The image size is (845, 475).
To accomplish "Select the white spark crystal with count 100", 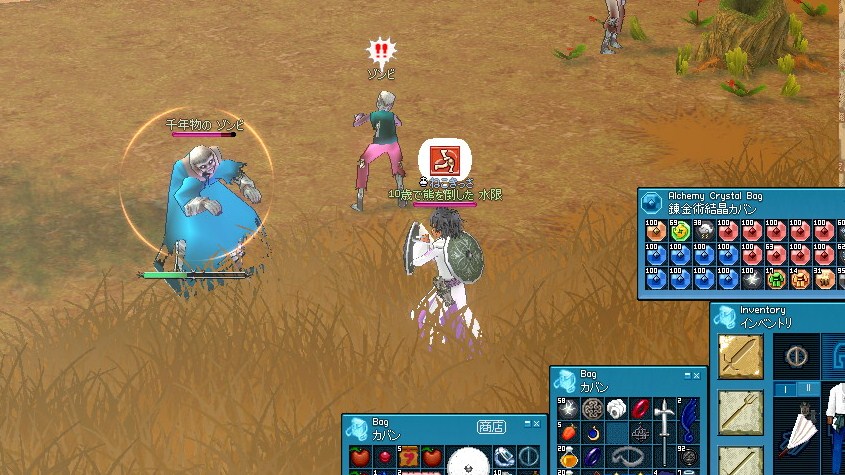I will (x=752, y=279).
